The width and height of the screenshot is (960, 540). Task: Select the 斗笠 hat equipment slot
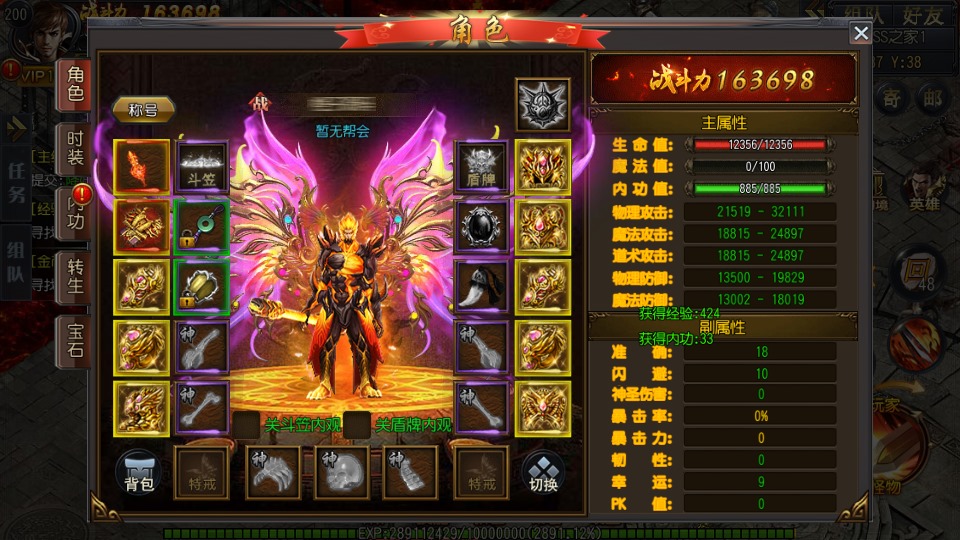tap(201, 165)
